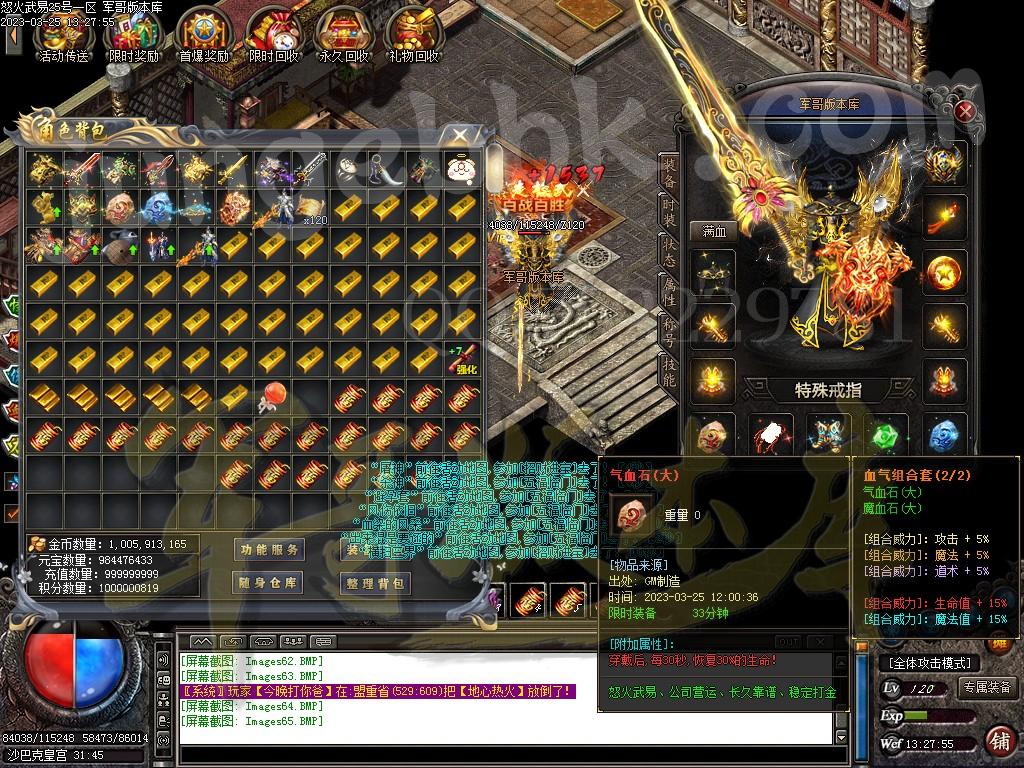This screenshot has height=768, width=1024.
Task: Open the 专属装备 exclusive equipment button
Action: [x=986, y=687]
